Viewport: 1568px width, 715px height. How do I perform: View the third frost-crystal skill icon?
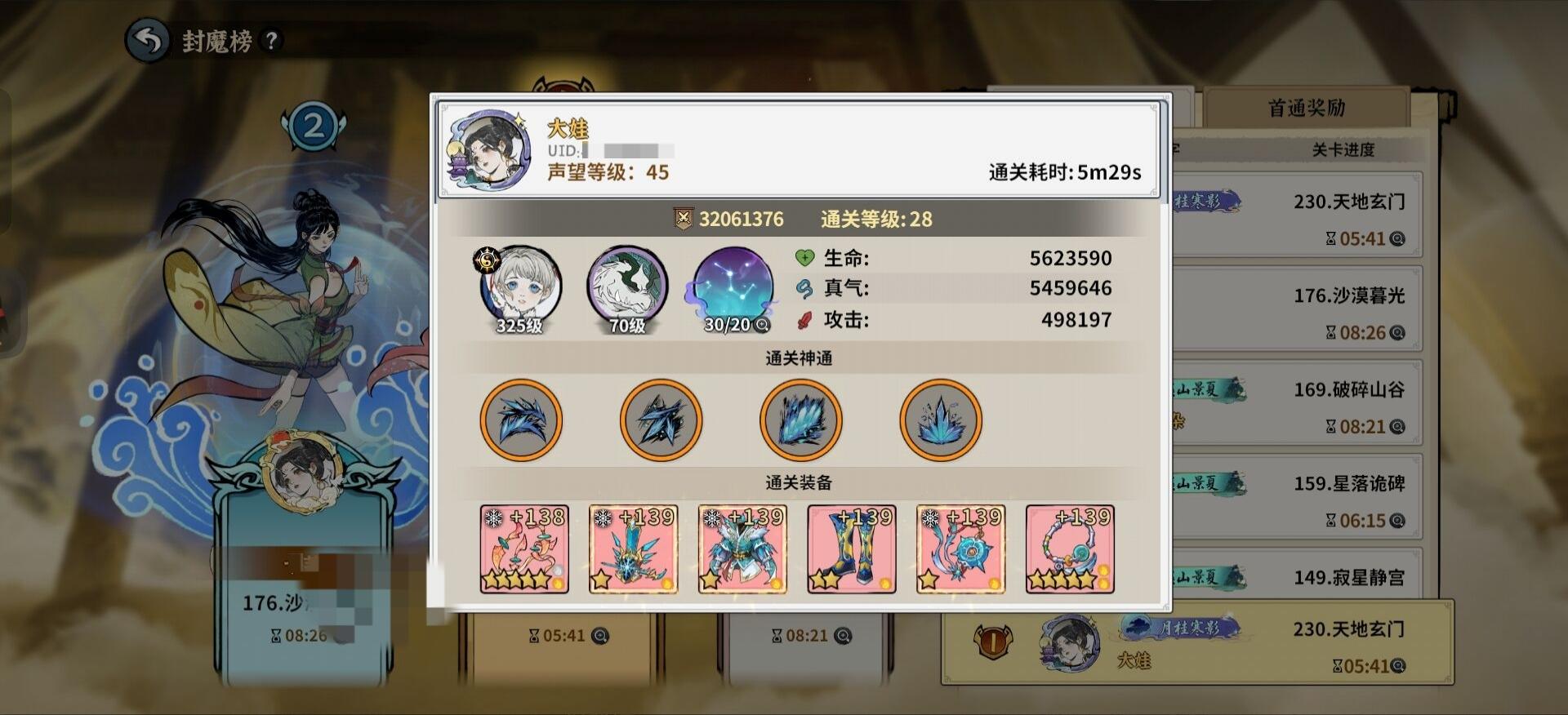(801, 420)
